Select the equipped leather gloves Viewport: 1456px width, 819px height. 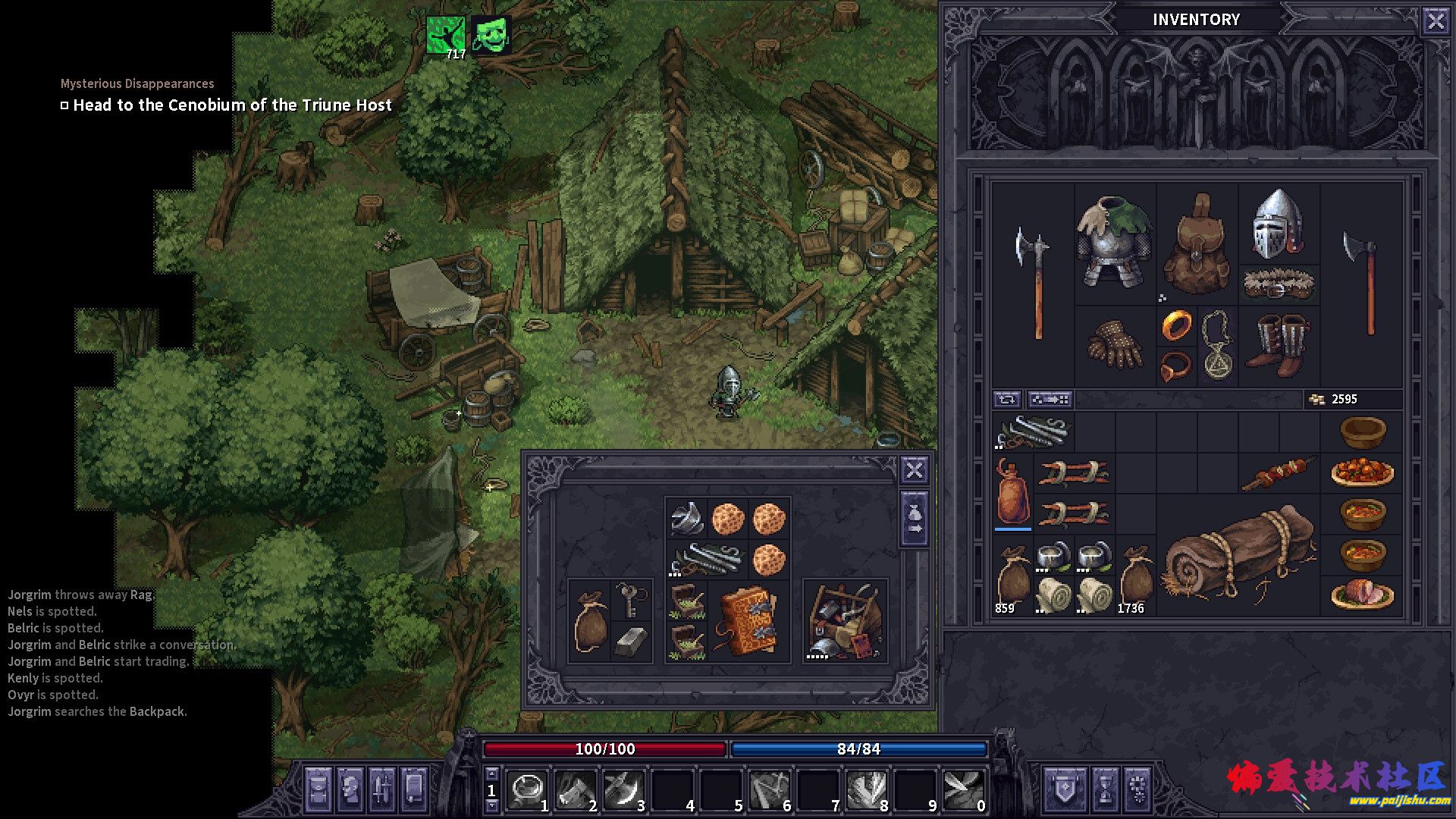(1115, 346)
